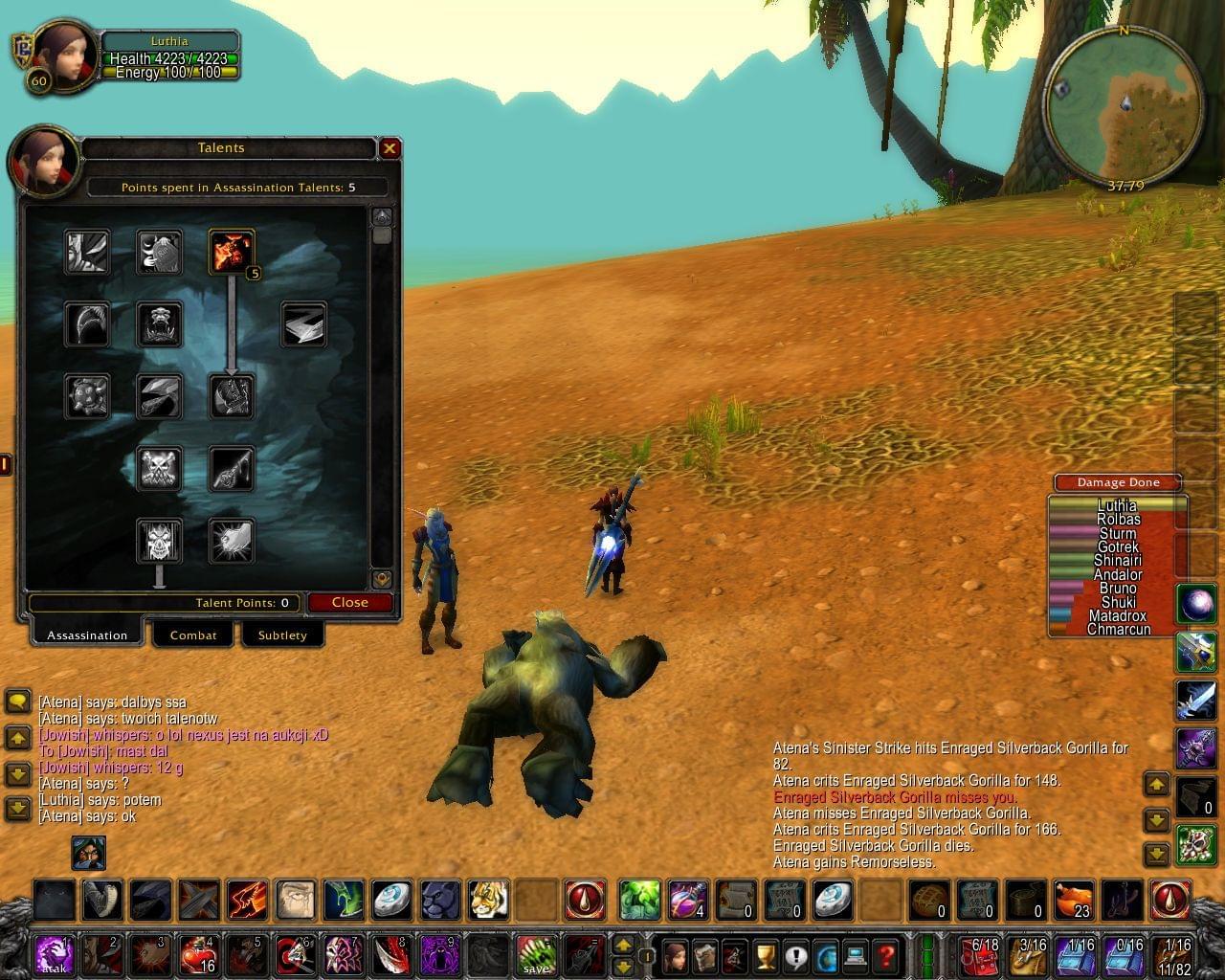Use the red heart potion with 16 charges
The image size is (1225, 980).
click(198, 954)
